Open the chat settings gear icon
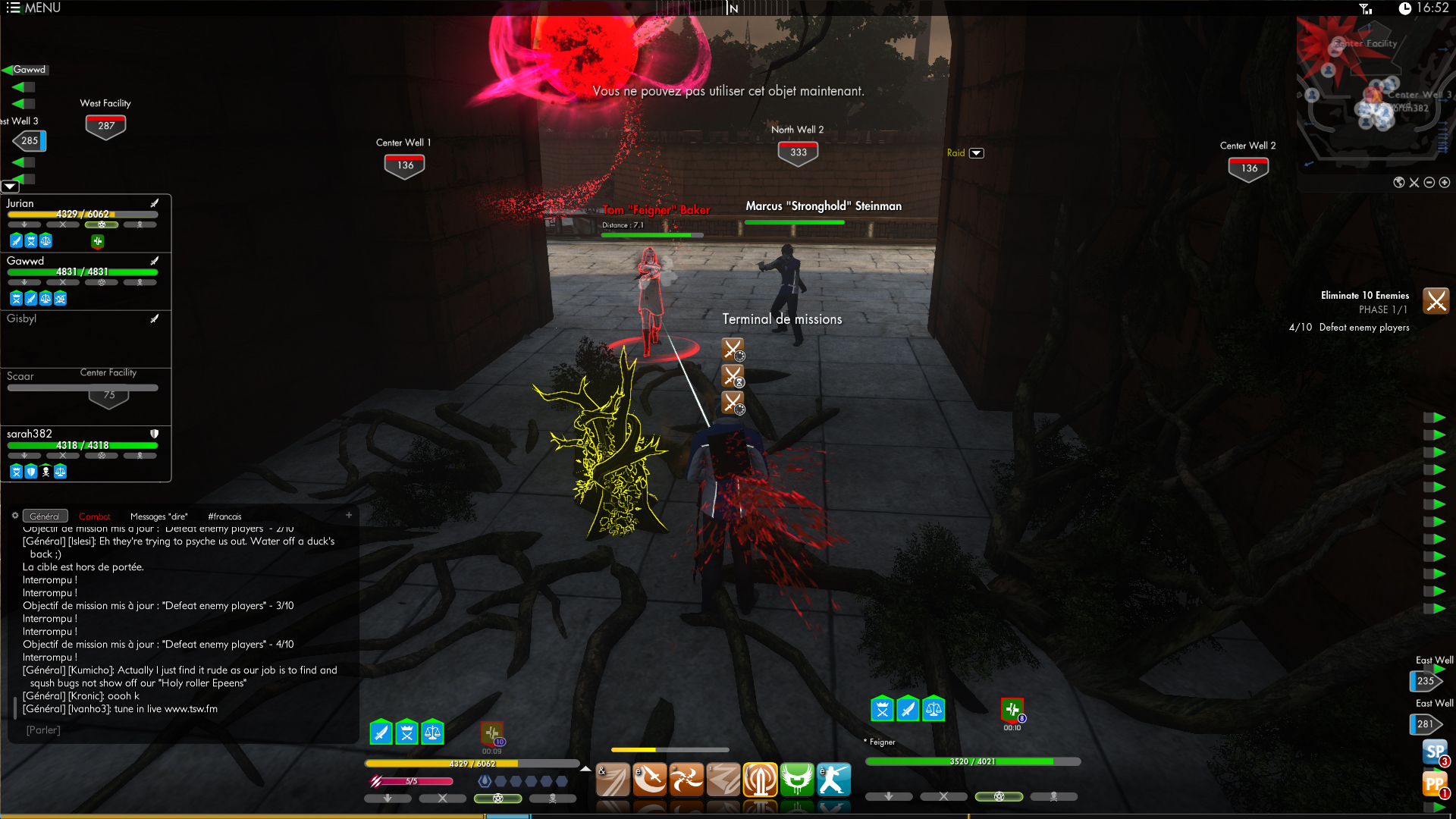The width and height of the screenshot is (1456, 819). pyautogui.click(x=14, y=516)
